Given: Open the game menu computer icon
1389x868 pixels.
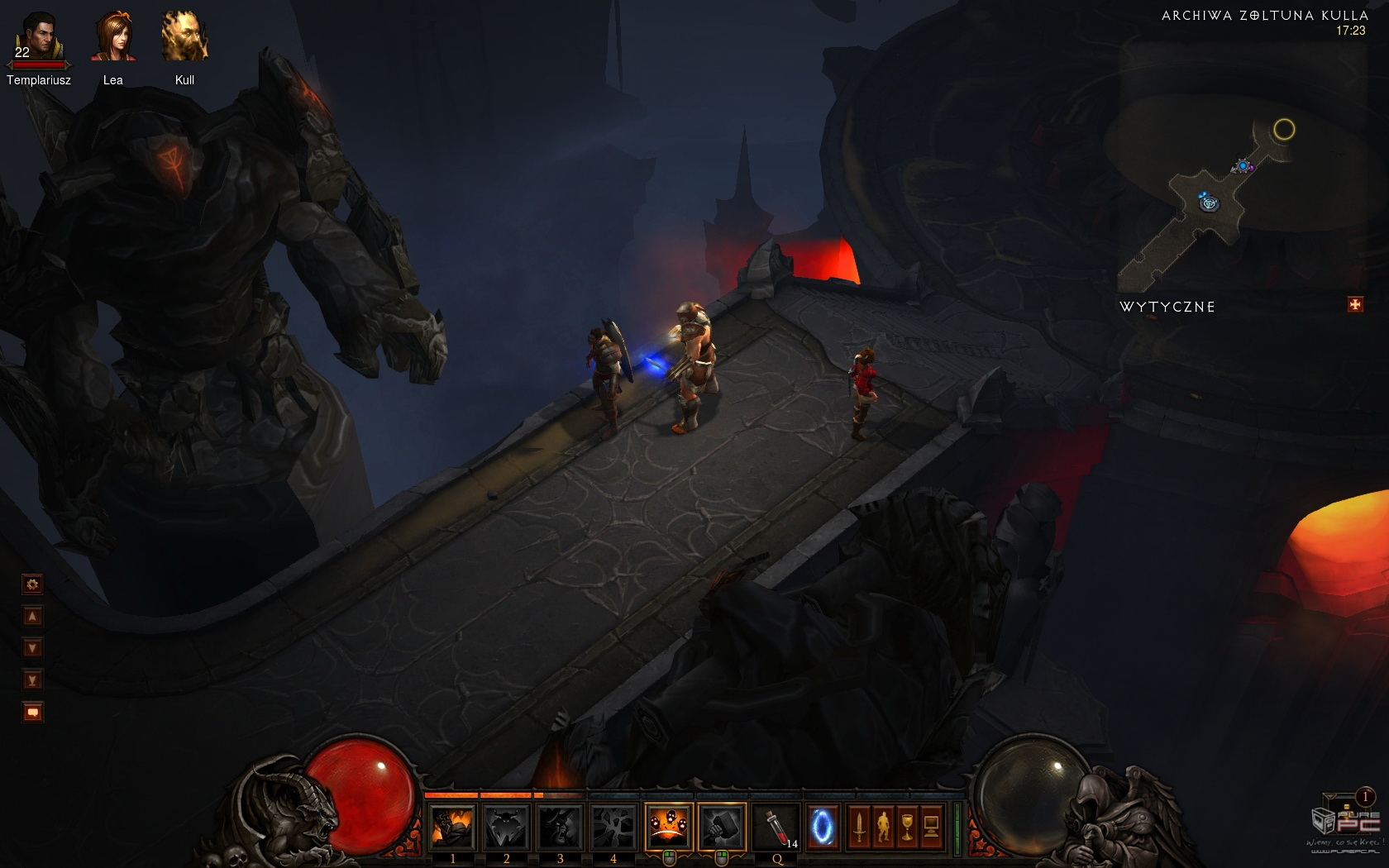Looking at the screenshot, I should (x=931, y=827).
